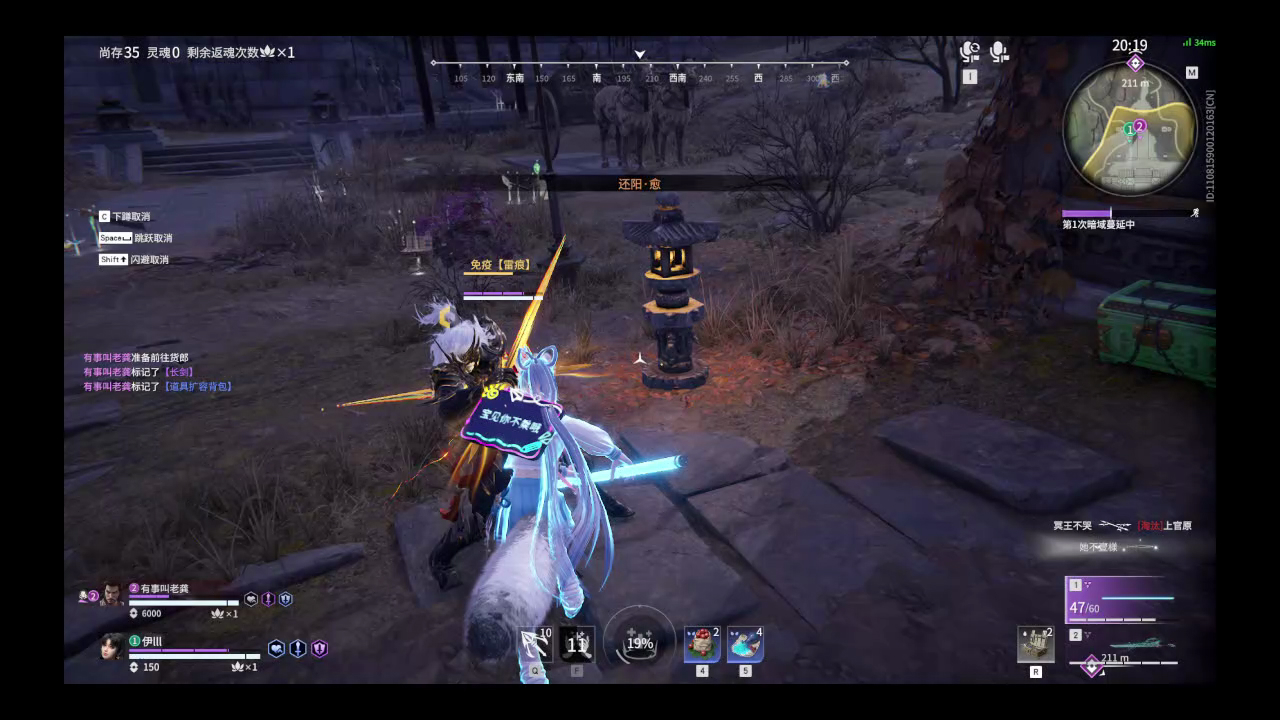Activate the F interaction skill showing 11
This screenshot has width=1280, height=720.
click(578, 645)
